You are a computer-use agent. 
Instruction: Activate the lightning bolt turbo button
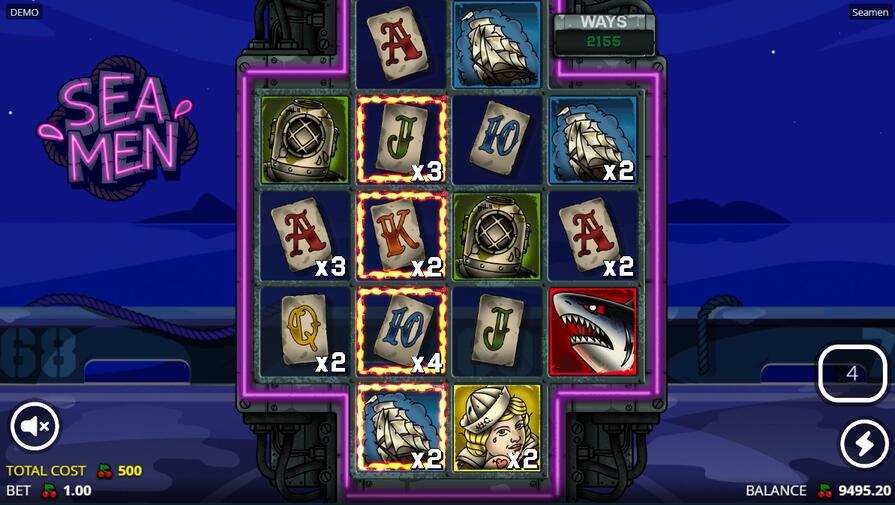[x=863, y=443]
